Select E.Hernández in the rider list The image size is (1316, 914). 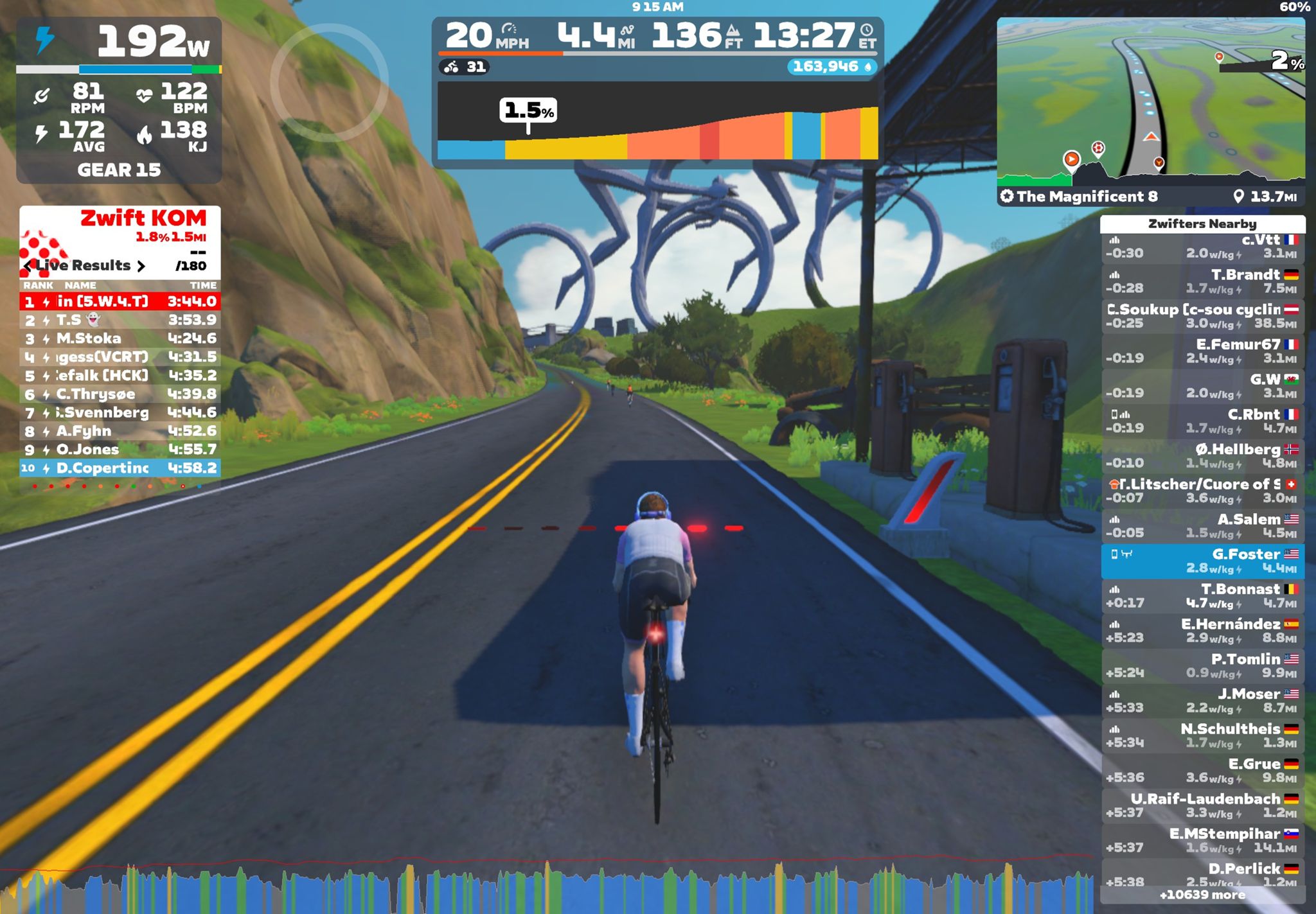tap(1202, 631)
